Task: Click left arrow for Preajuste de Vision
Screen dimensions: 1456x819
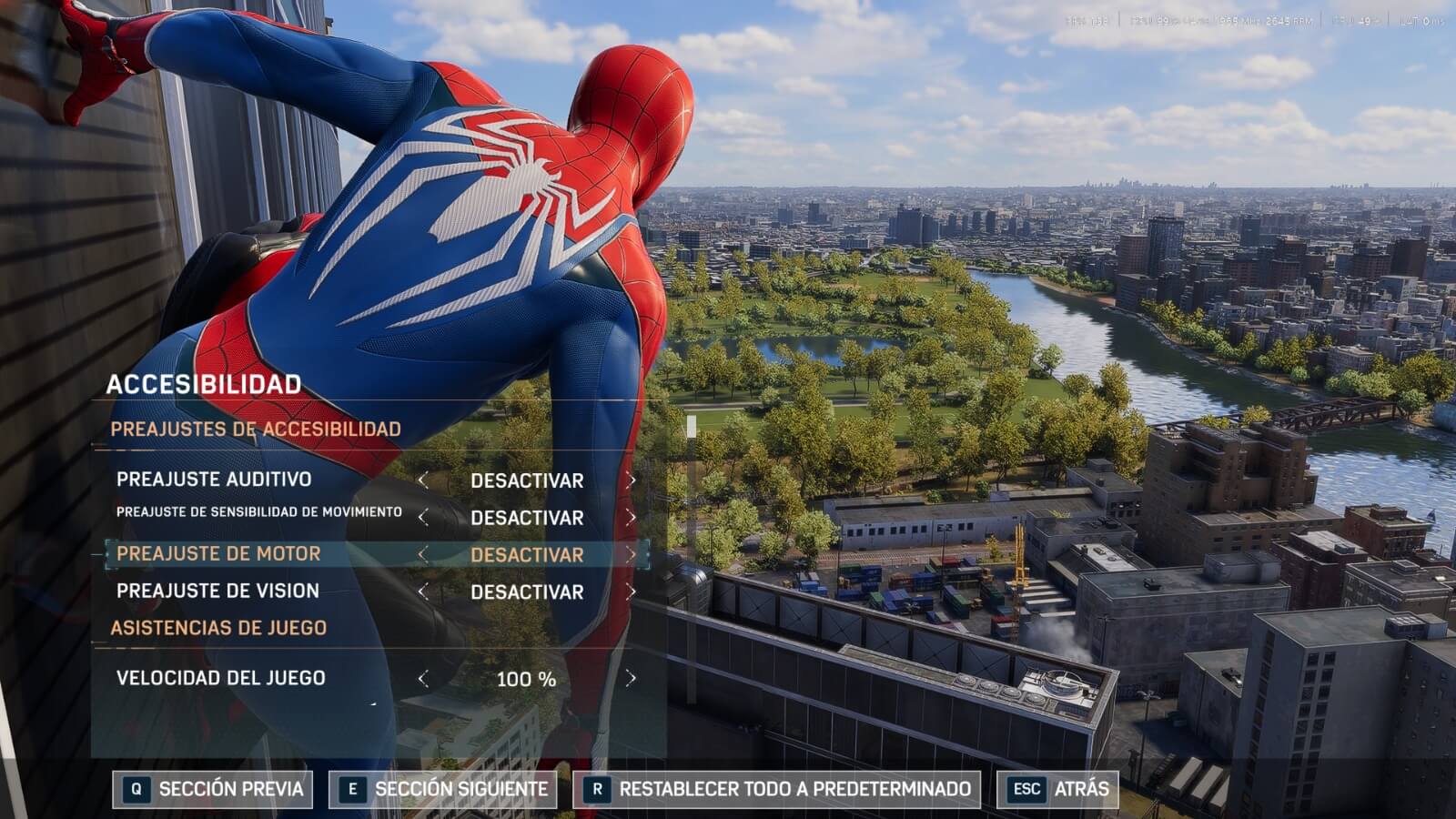Action: pos(423,591)
